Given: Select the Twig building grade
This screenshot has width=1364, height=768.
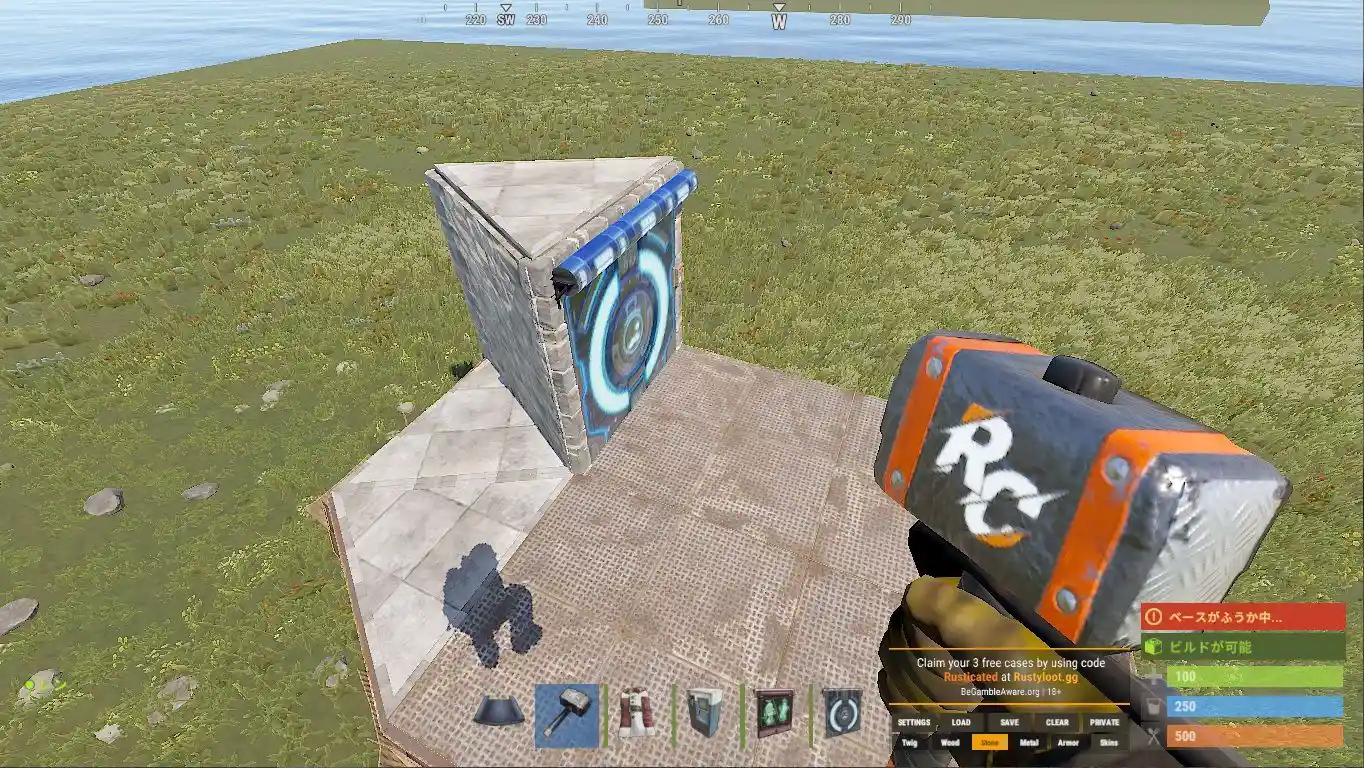Looking at the screenshot, I should click(909, 742).
